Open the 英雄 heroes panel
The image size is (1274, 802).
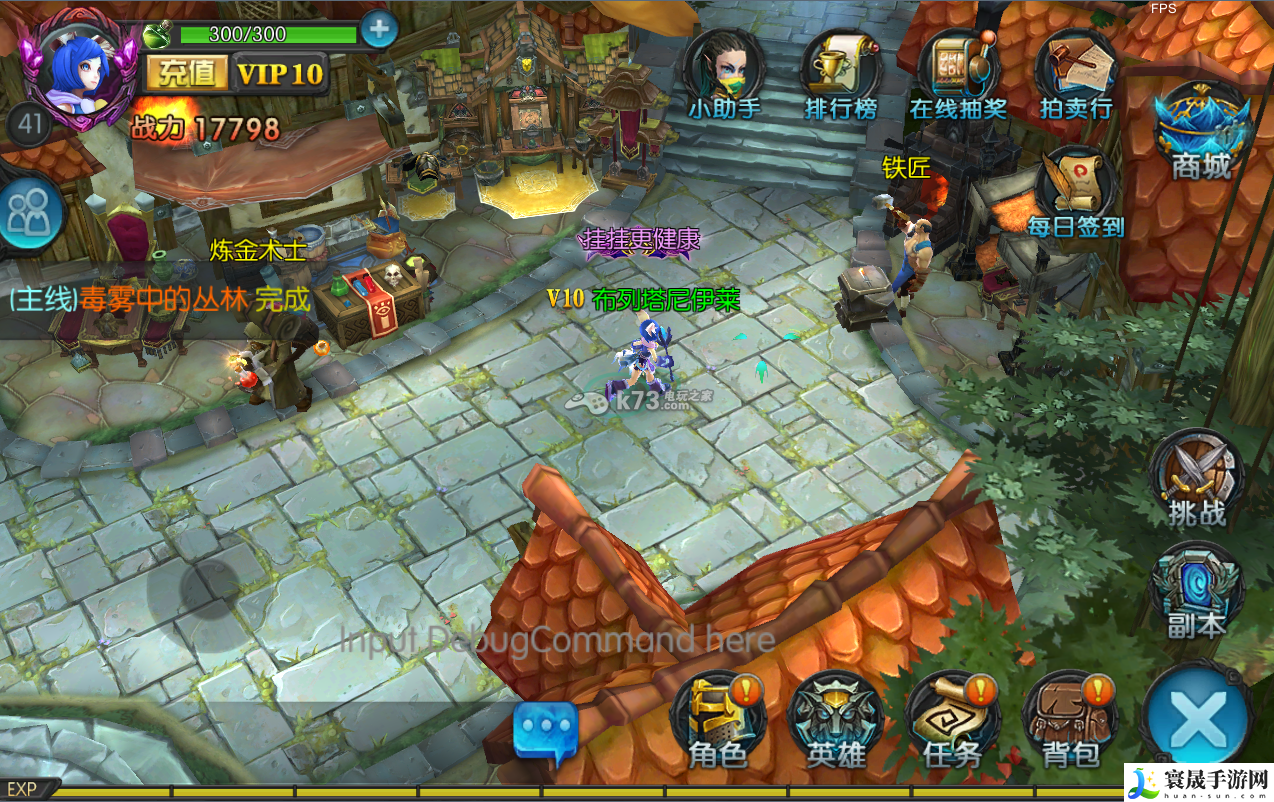(836, 720)
